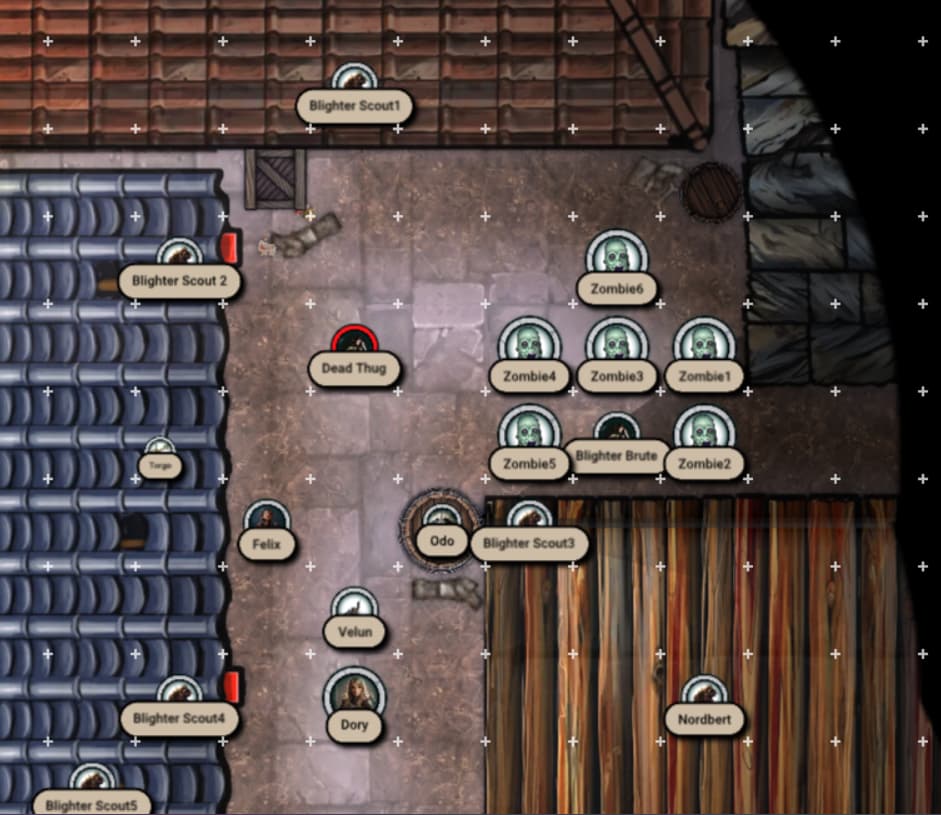
Task: Select the Blighter Scout1 token
Action: [x=353, y=82]
